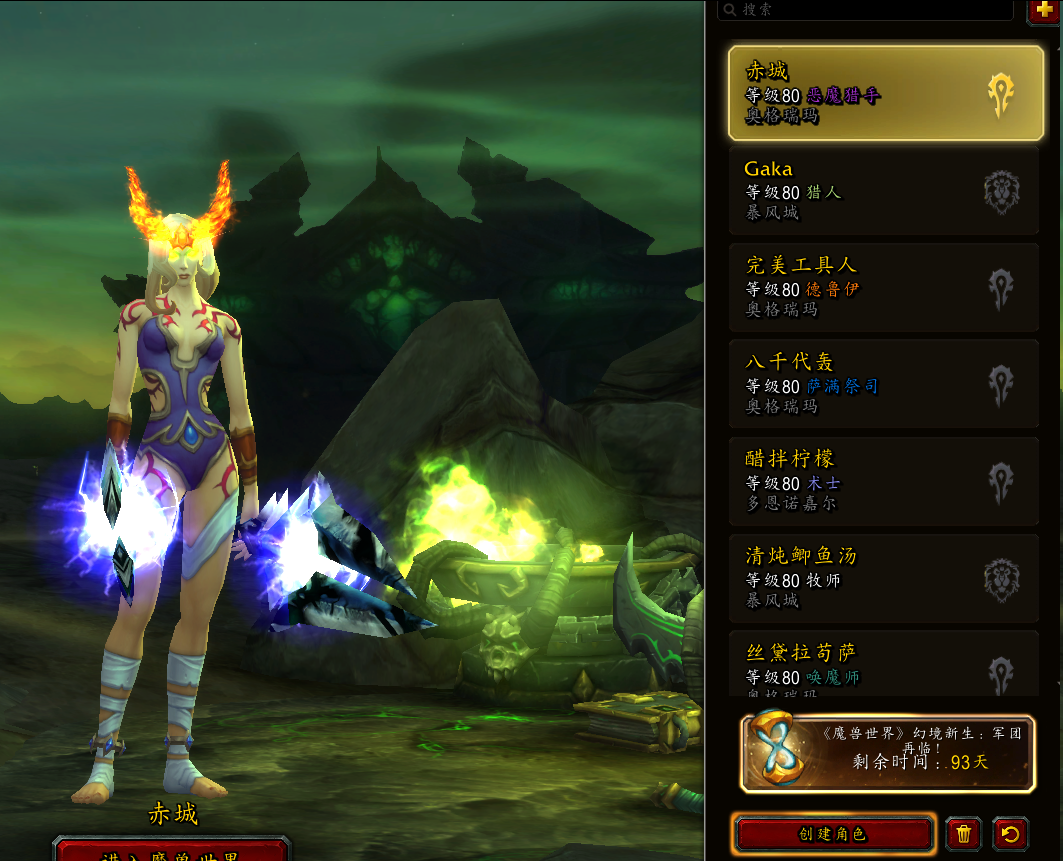Click the circular arrow restore button
The height and width of the screenshot is (861, 1063).
tap(1011, 833)
